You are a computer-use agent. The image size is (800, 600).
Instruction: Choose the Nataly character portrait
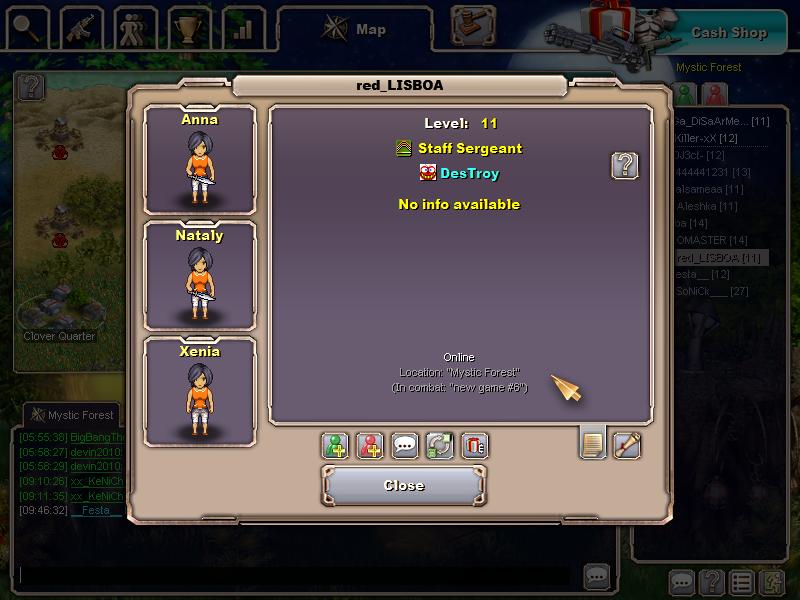tap(200, 275)
